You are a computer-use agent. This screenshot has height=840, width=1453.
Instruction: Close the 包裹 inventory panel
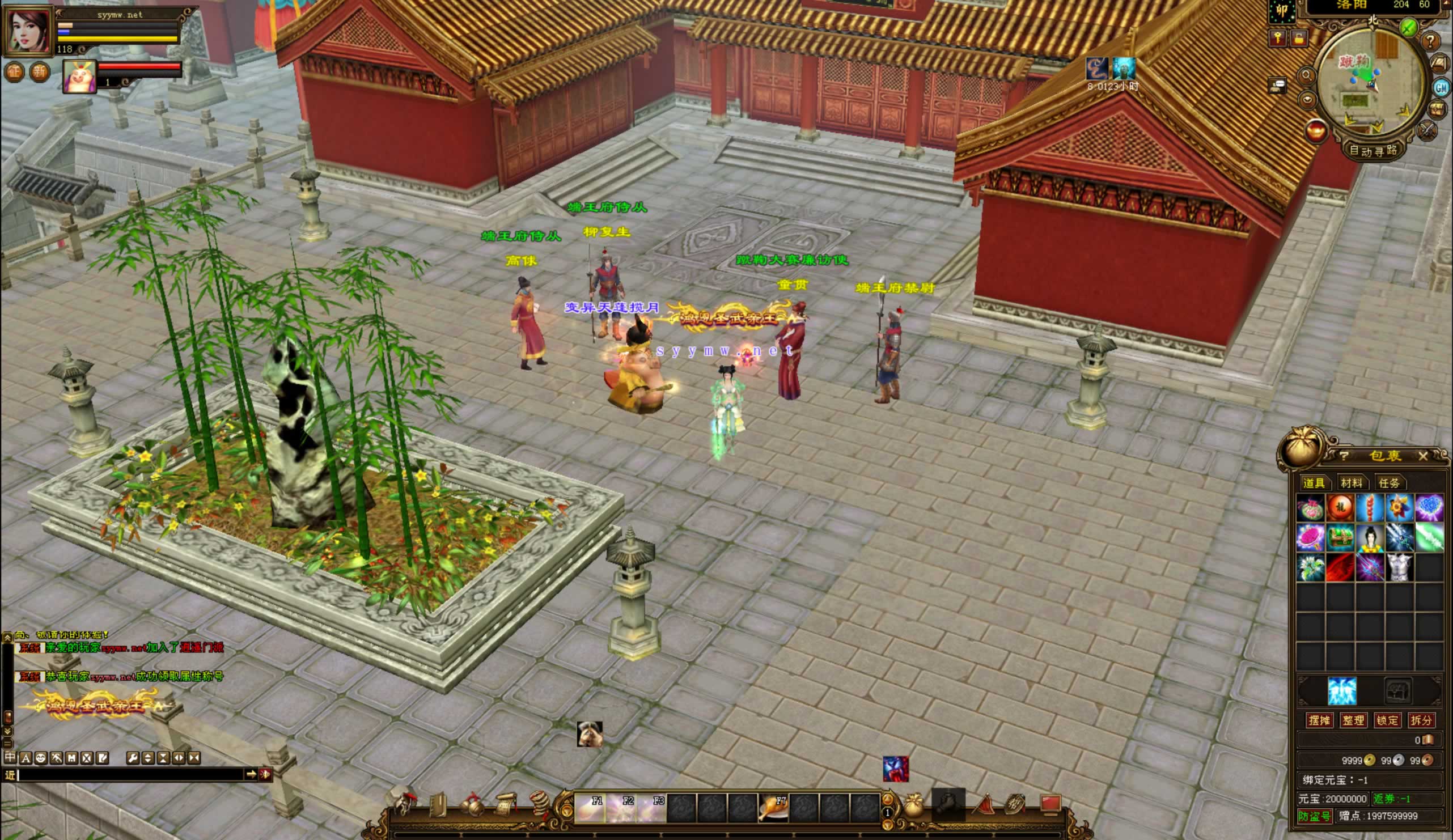1423,456
